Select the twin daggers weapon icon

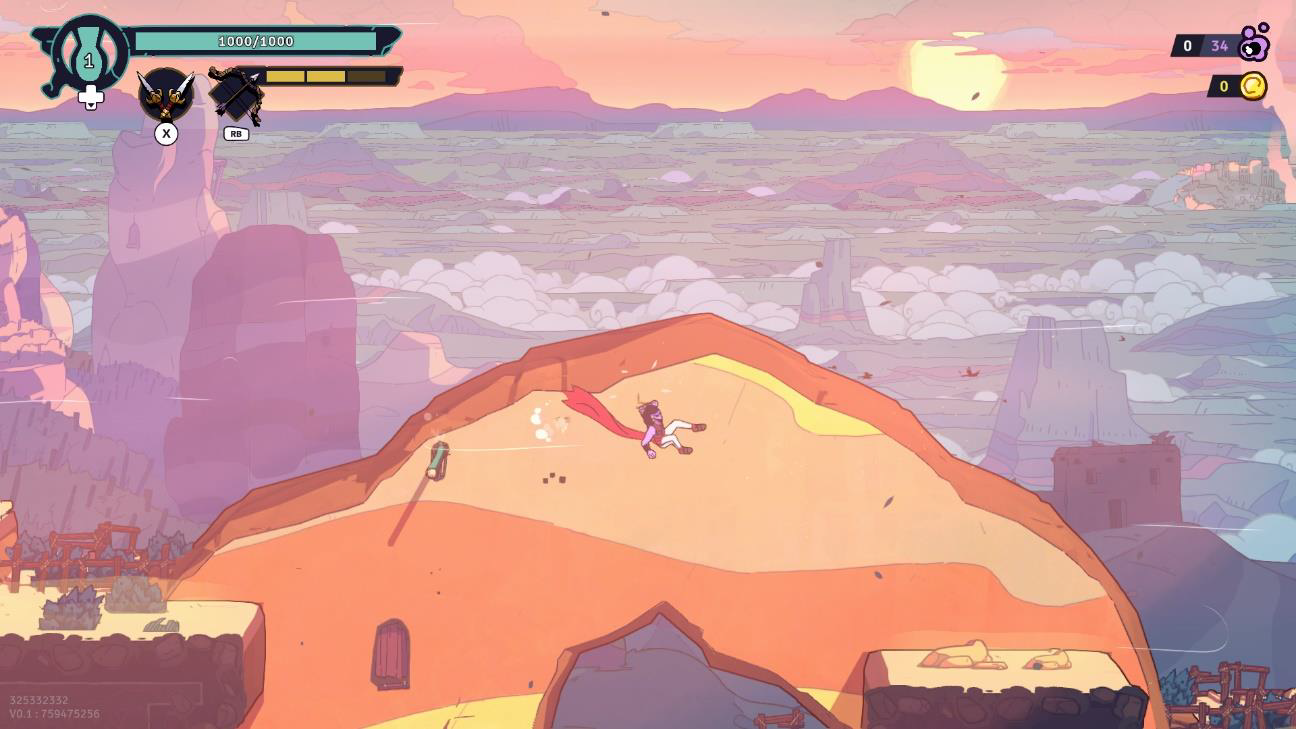point(166,95)
